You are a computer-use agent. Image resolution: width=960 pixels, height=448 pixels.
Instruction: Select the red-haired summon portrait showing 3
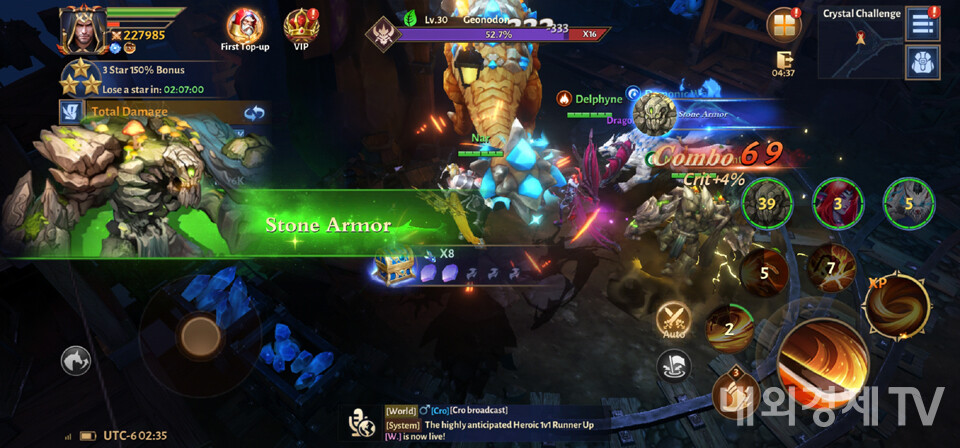(x=837, y=202)
